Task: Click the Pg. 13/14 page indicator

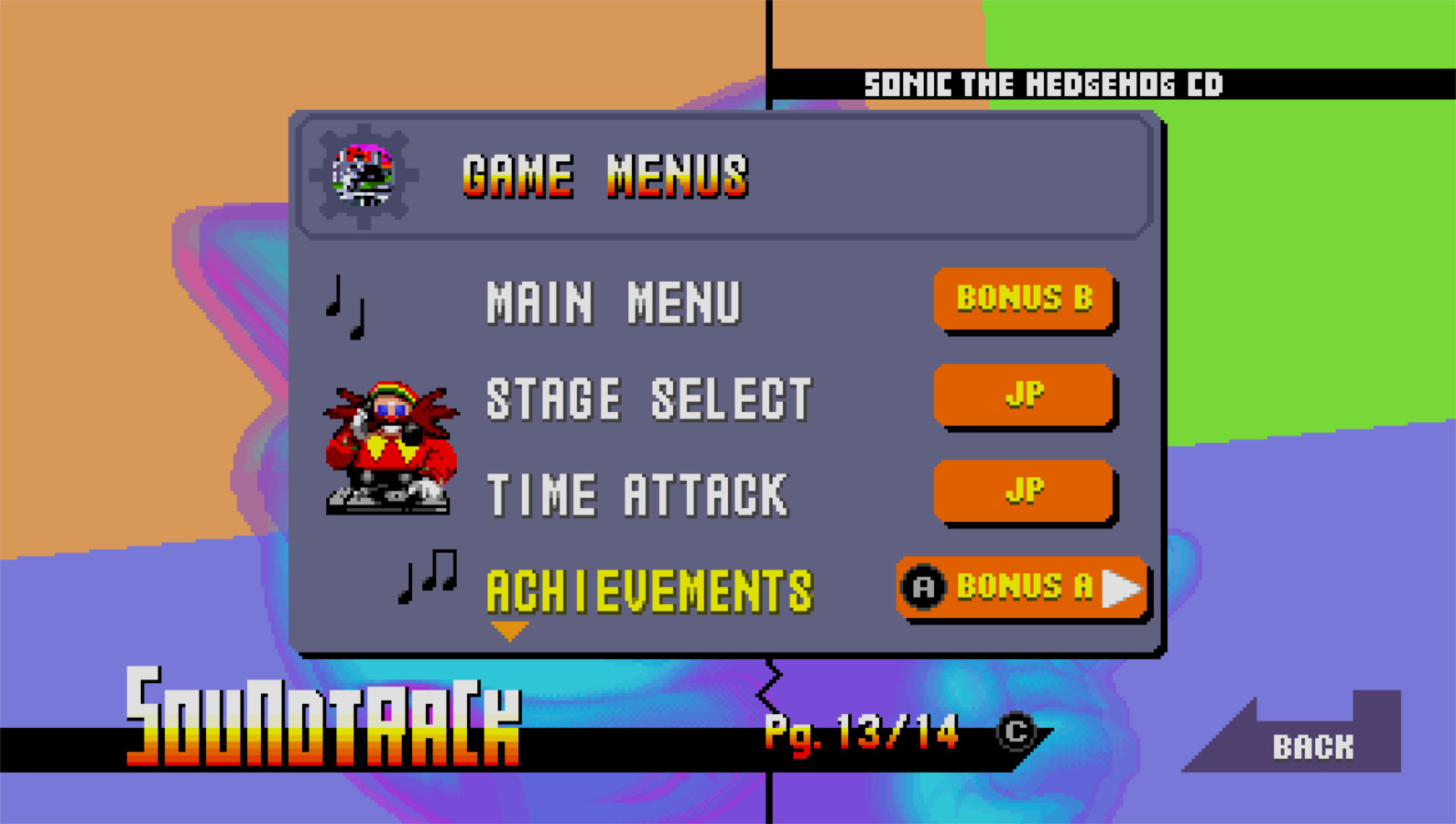Action: coord(861,732)
